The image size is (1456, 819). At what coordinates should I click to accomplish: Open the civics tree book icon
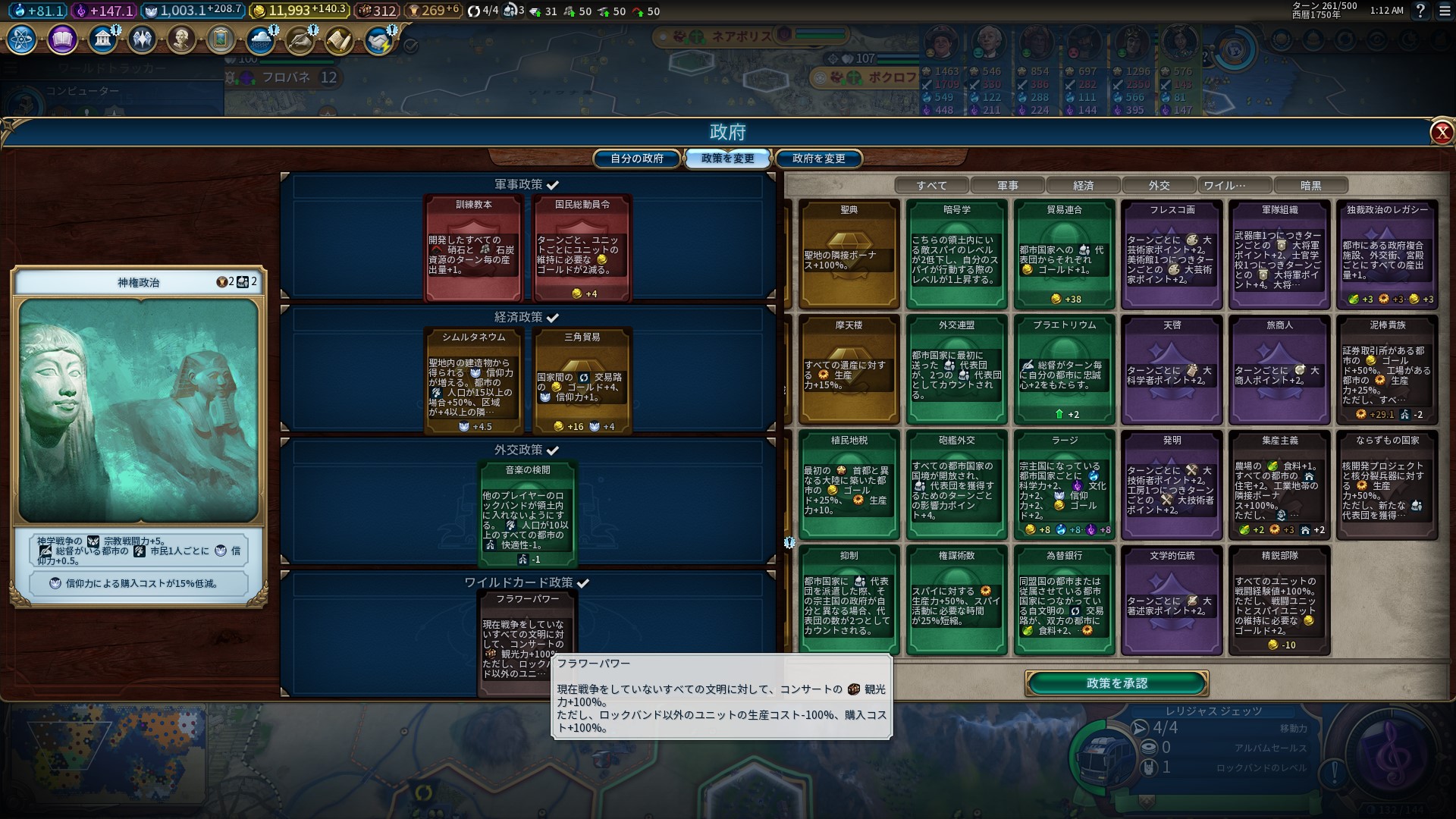click(62, 39)
